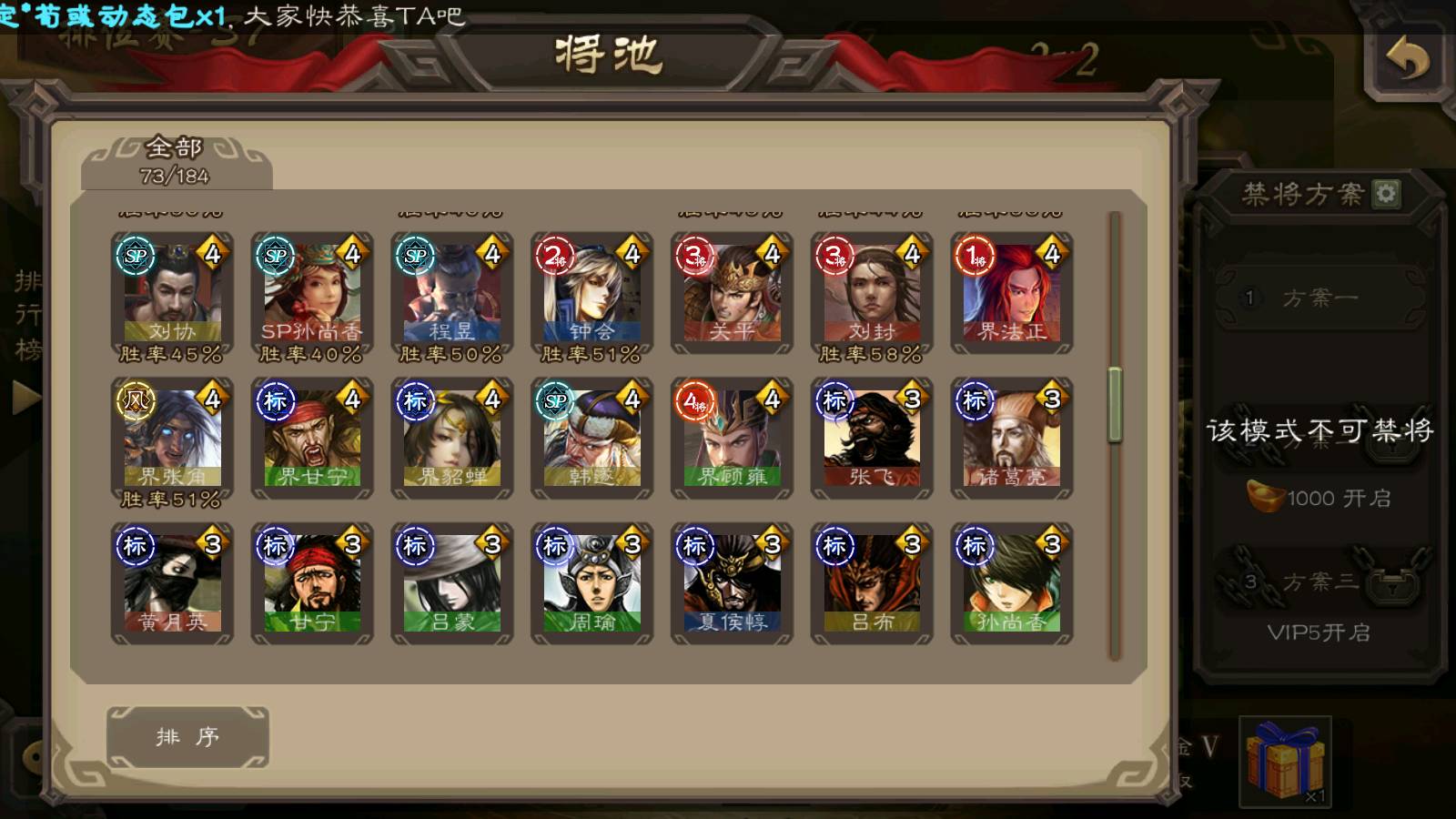1456x819 pixels.
Task: Choose the SP孙尚香 hero card
Action: coord(312,291)
